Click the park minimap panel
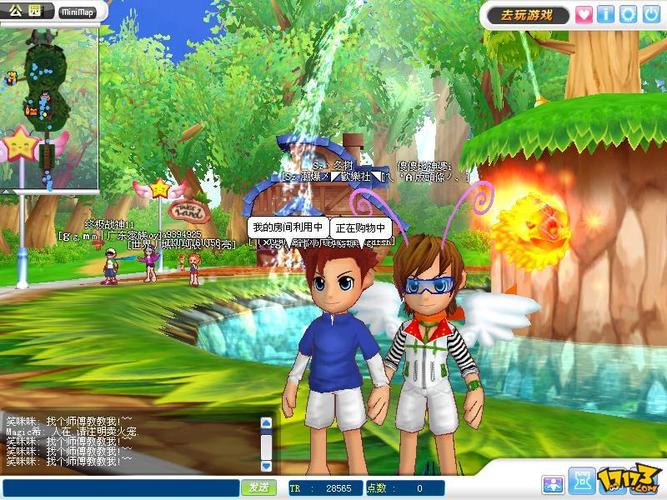Image resolution: width=667 pixels, height=500 pixels. tap(49, 105)
